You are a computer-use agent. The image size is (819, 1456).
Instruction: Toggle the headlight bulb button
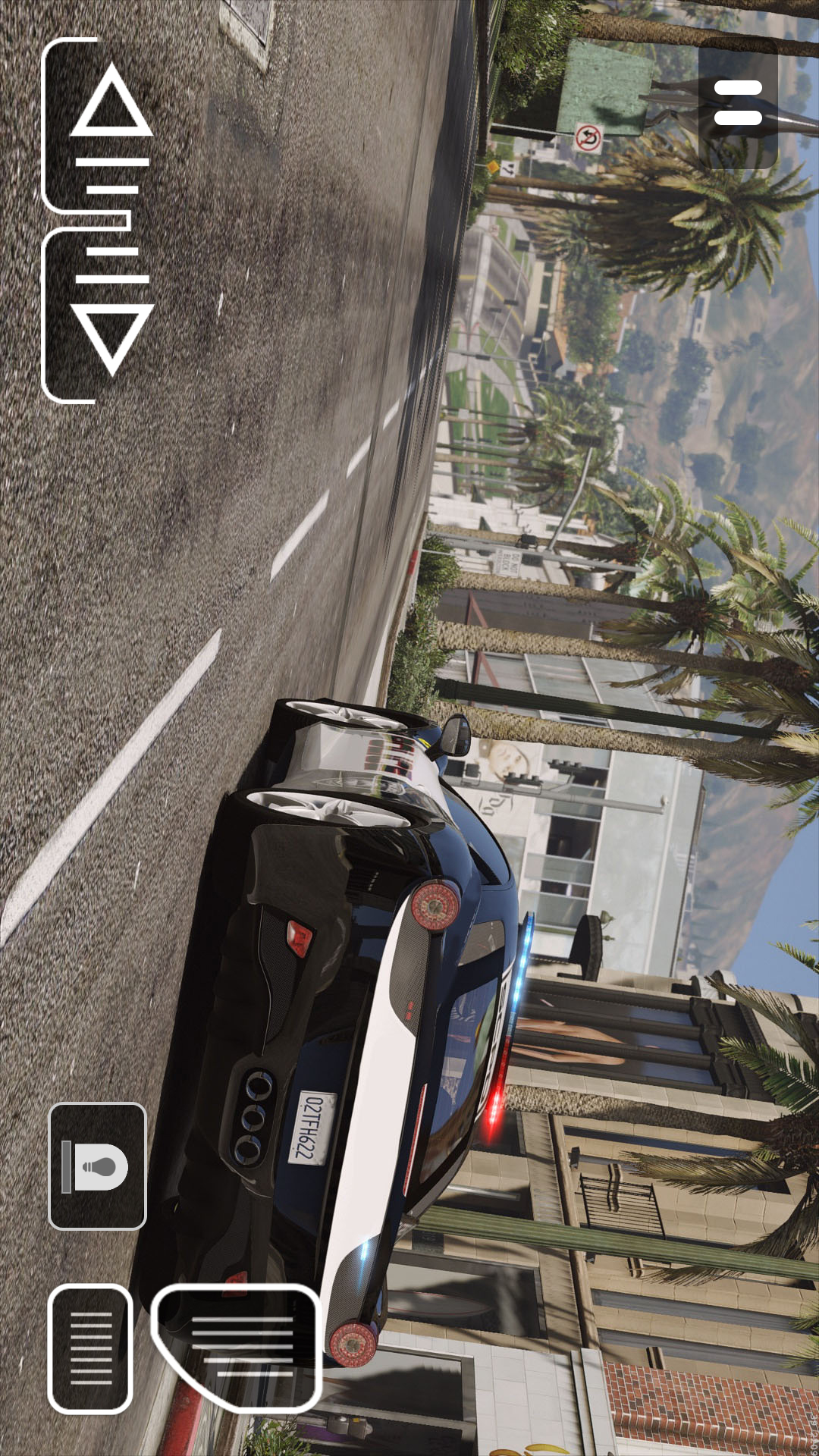(97, 1166)
